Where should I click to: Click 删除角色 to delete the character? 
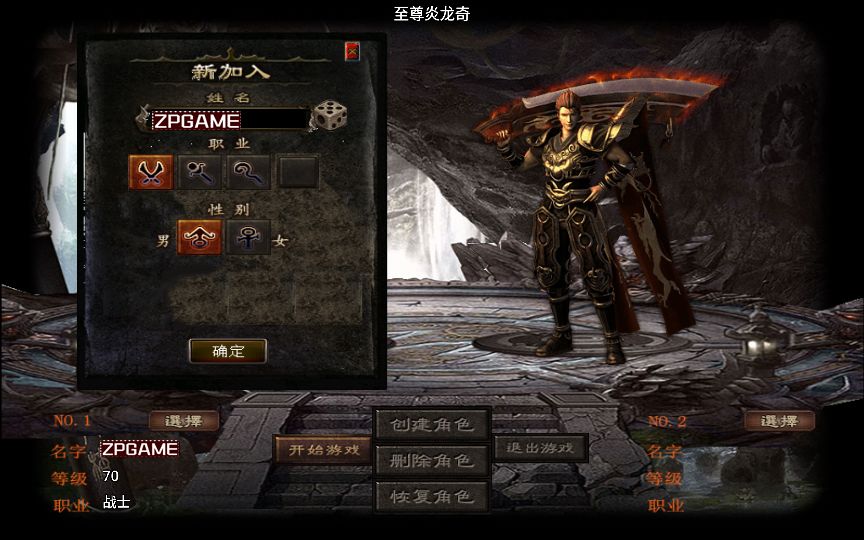[432, 460]
